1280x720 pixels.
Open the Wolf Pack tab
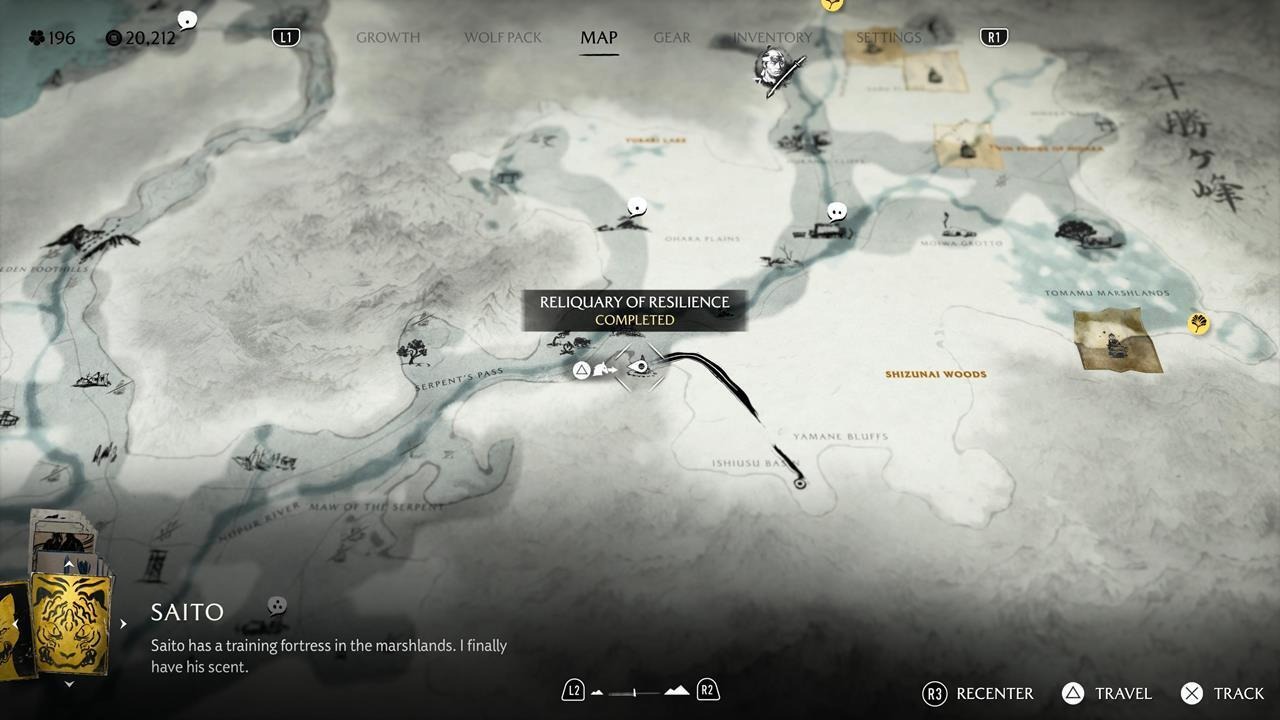pos(502,38)
